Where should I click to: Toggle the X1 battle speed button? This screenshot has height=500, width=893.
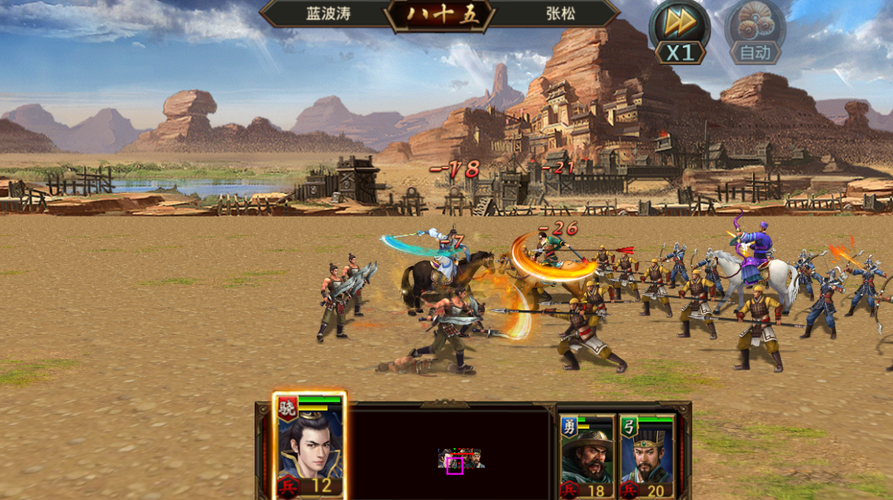679,33
